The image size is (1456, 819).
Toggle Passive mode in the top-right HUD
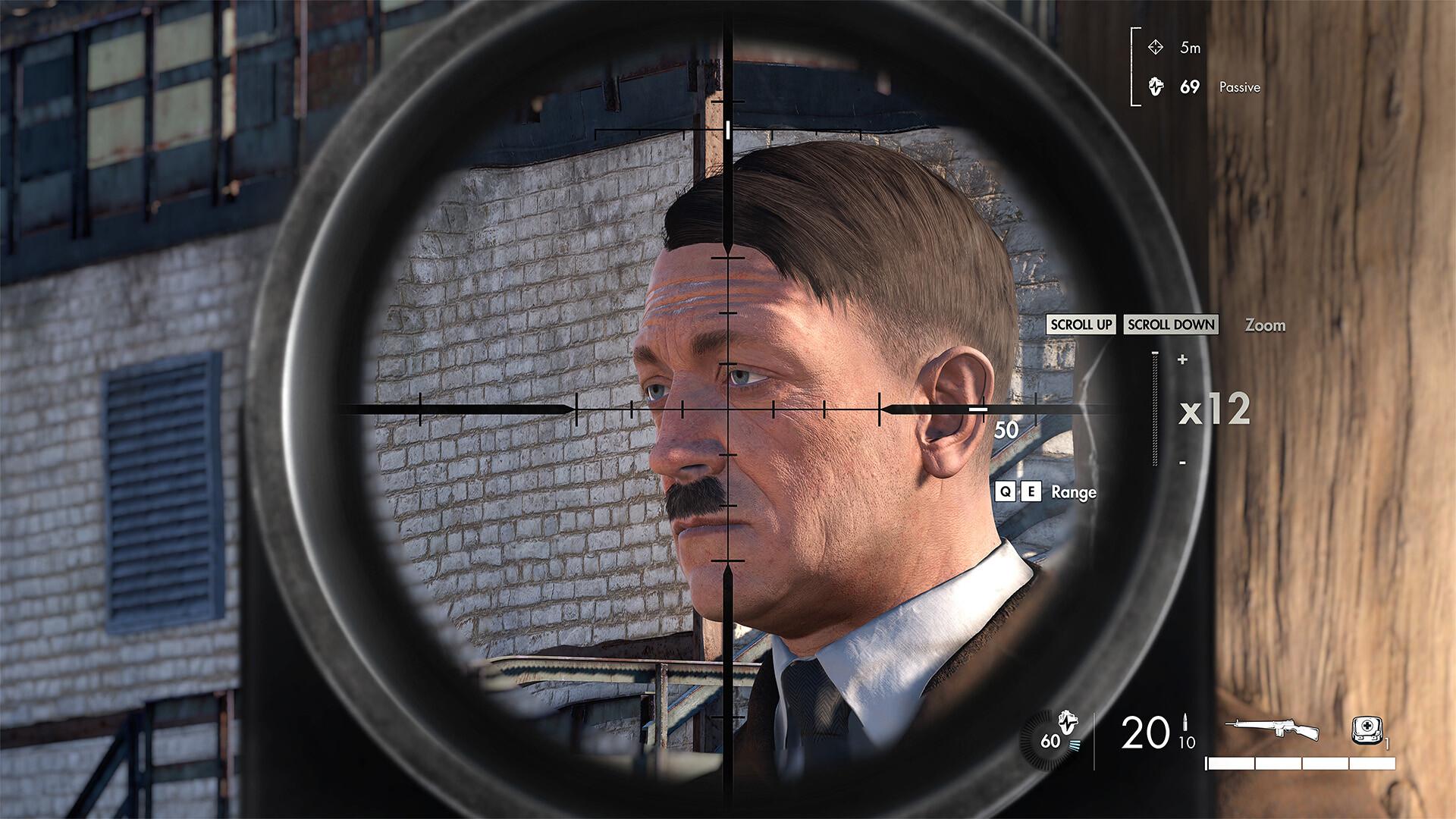coord(1239,88)
